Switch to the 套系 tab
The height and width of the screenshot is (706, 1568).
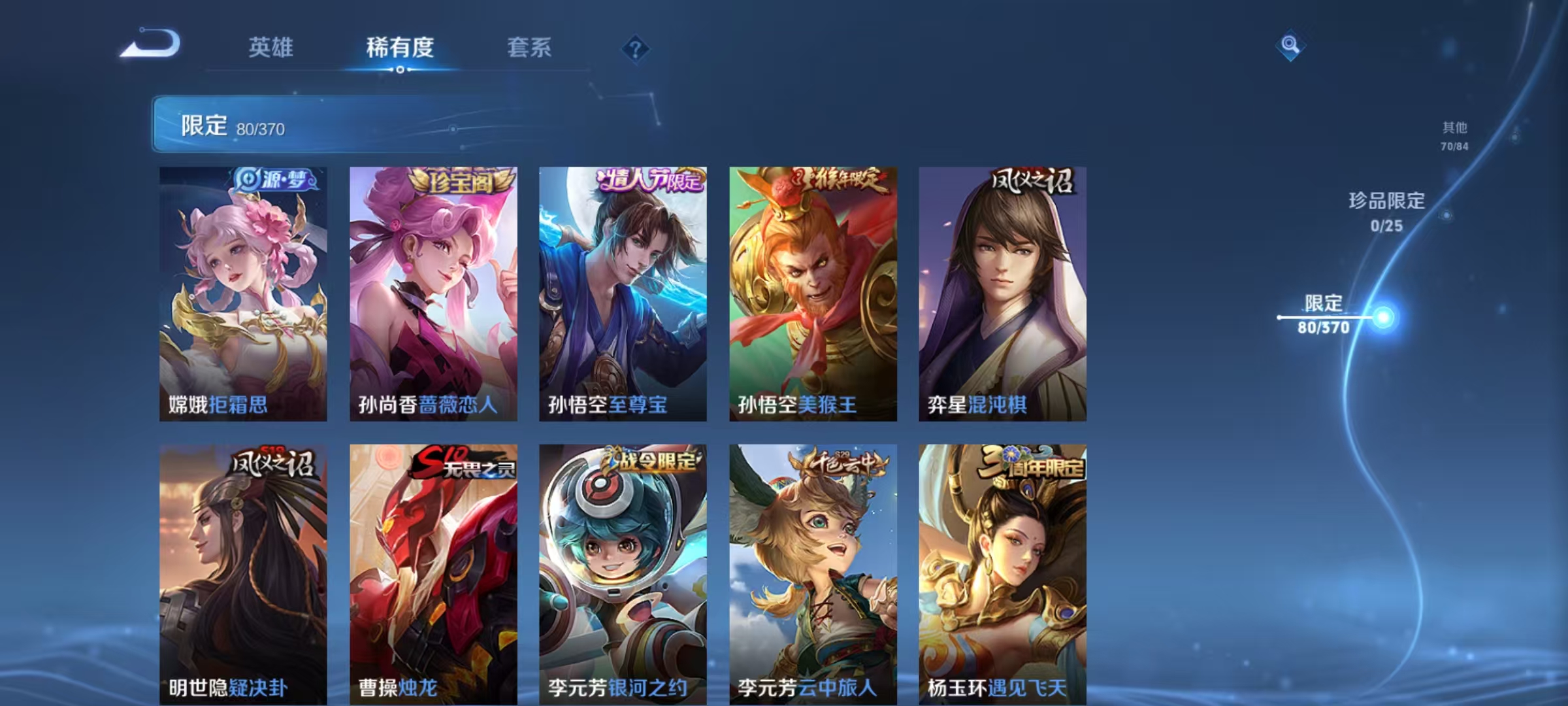coord(529,48)
